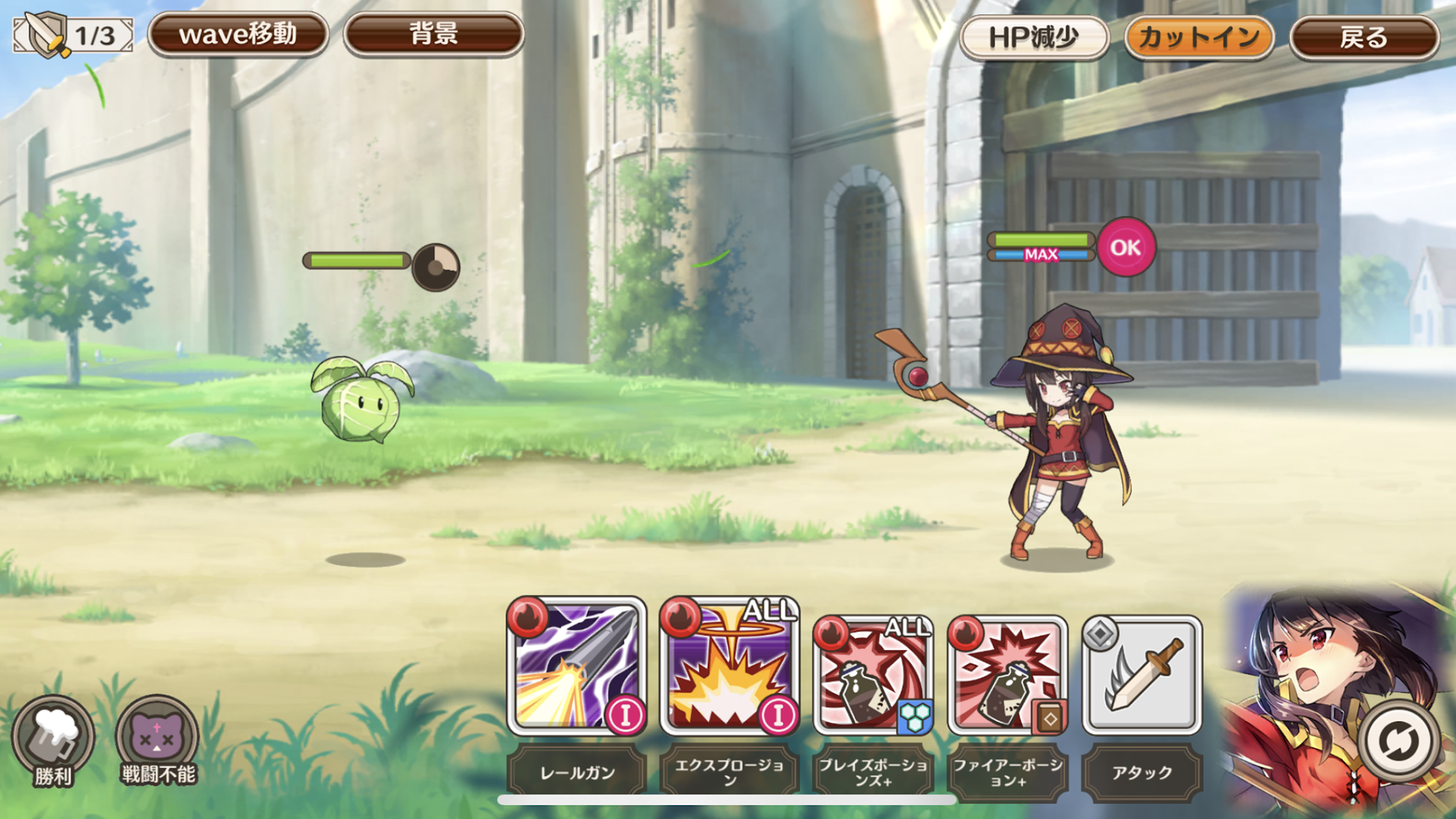Activate the エクスプロージョン explosion skill card
Viewport: 1456px width, 819px height.
(730, 668)
